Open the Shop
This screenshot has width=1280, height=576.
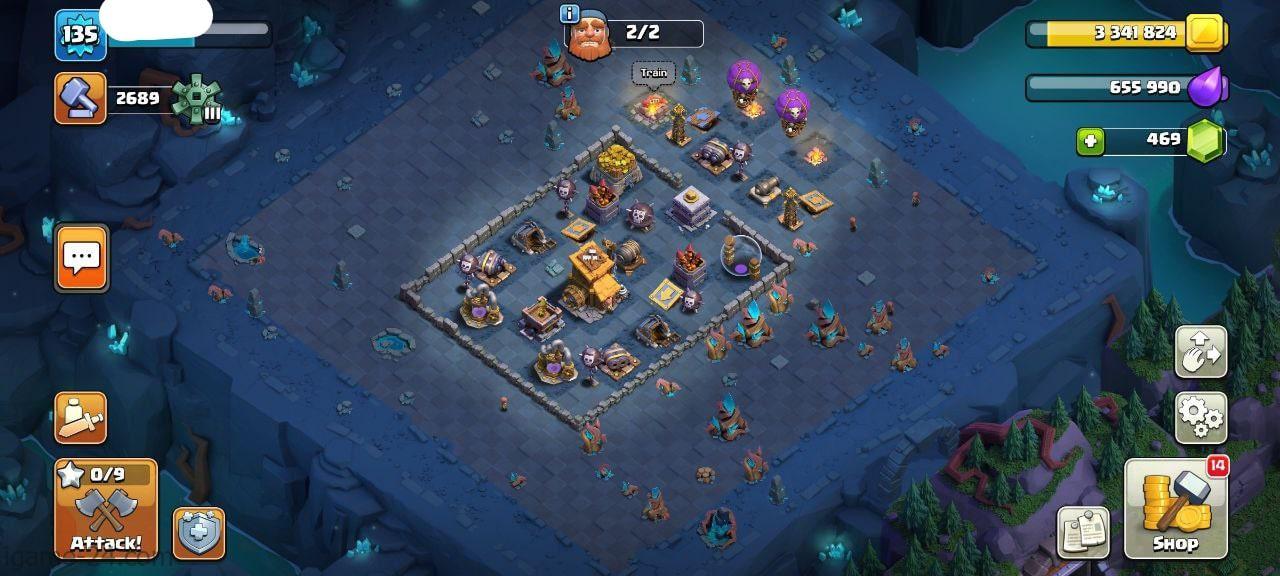tap(1176, 508)
